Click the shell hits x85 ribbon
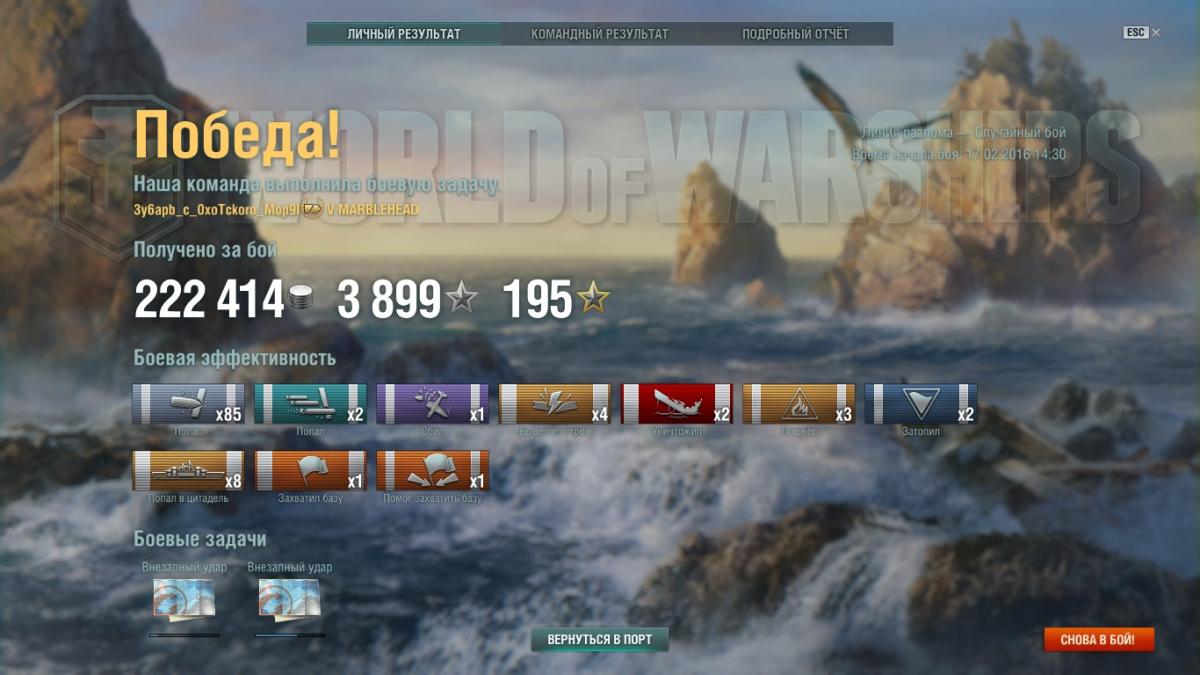 click(x=188, y=404)
